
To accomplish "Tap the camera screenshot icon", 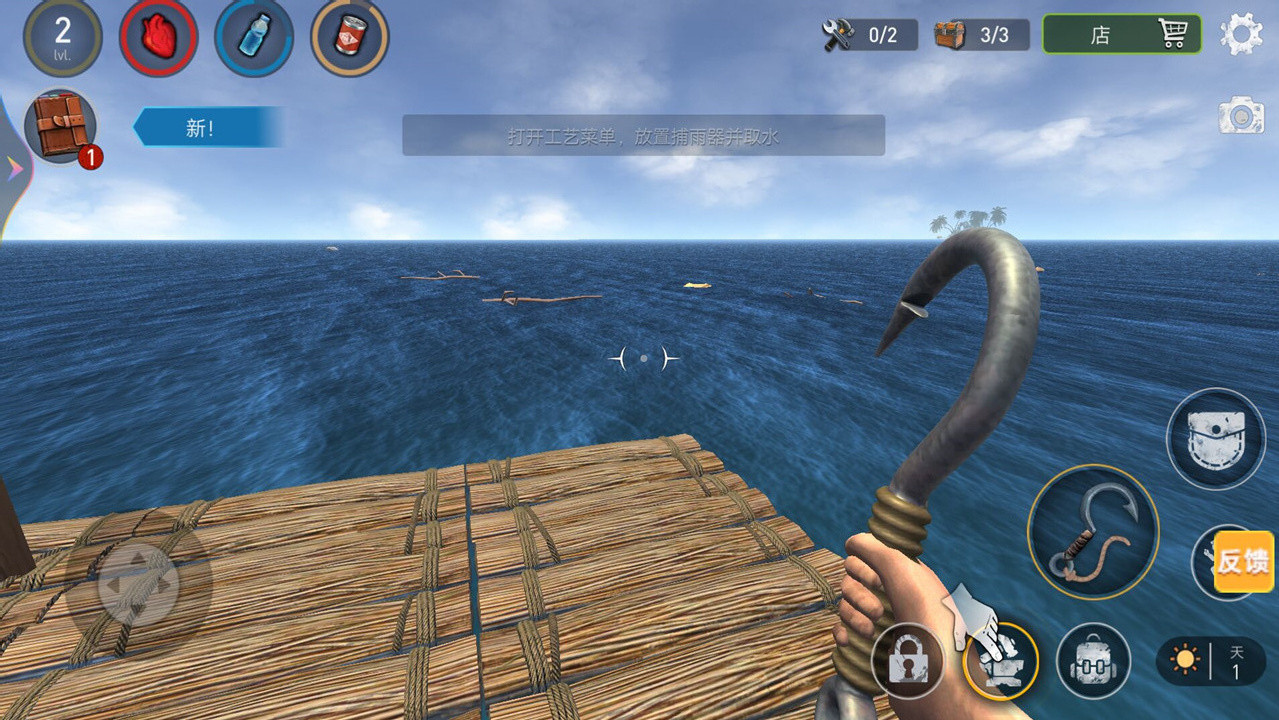I will click(1241, 115).
